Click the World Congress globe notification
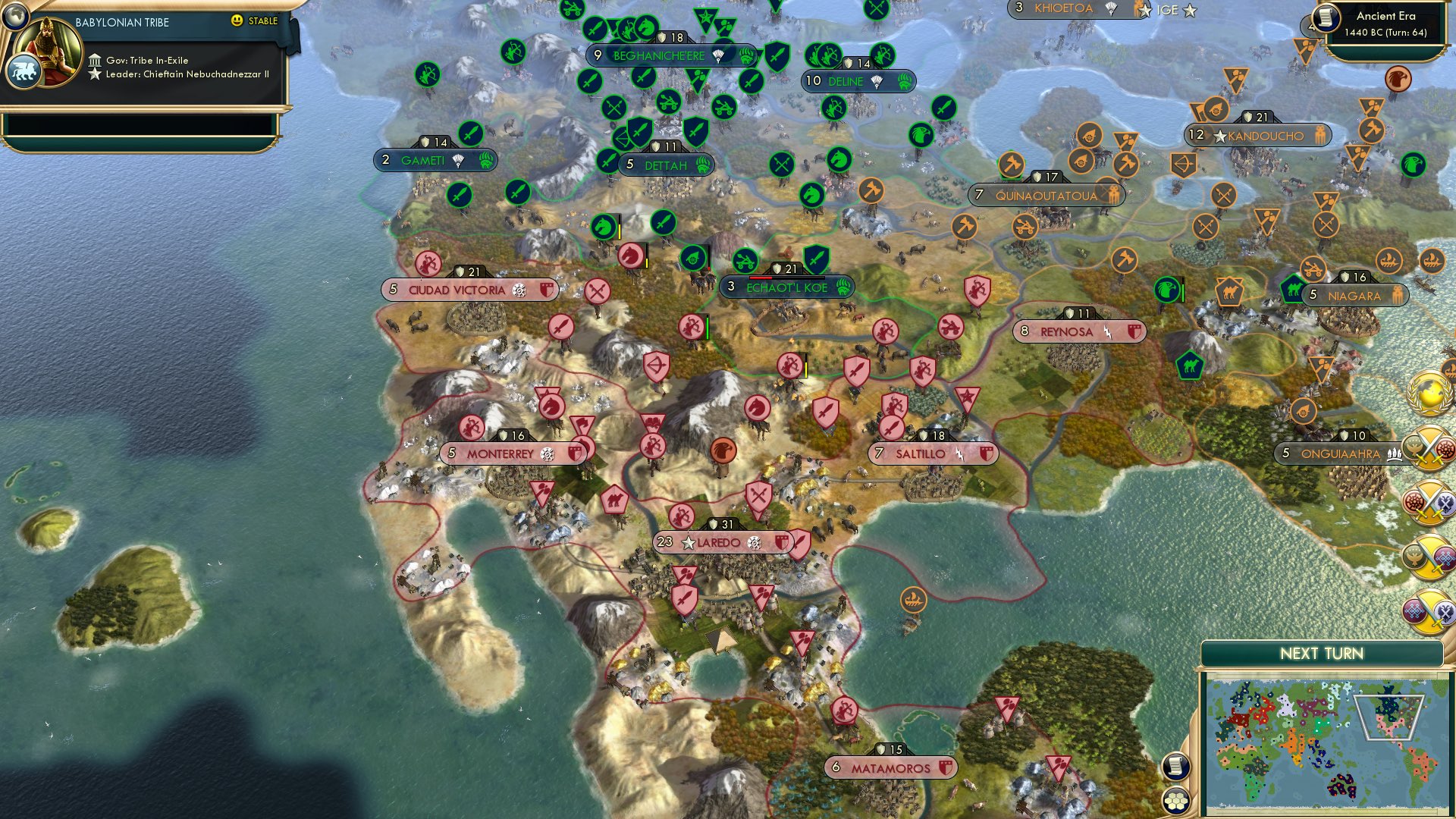Screen dimensions: 1456x819 1426,393
